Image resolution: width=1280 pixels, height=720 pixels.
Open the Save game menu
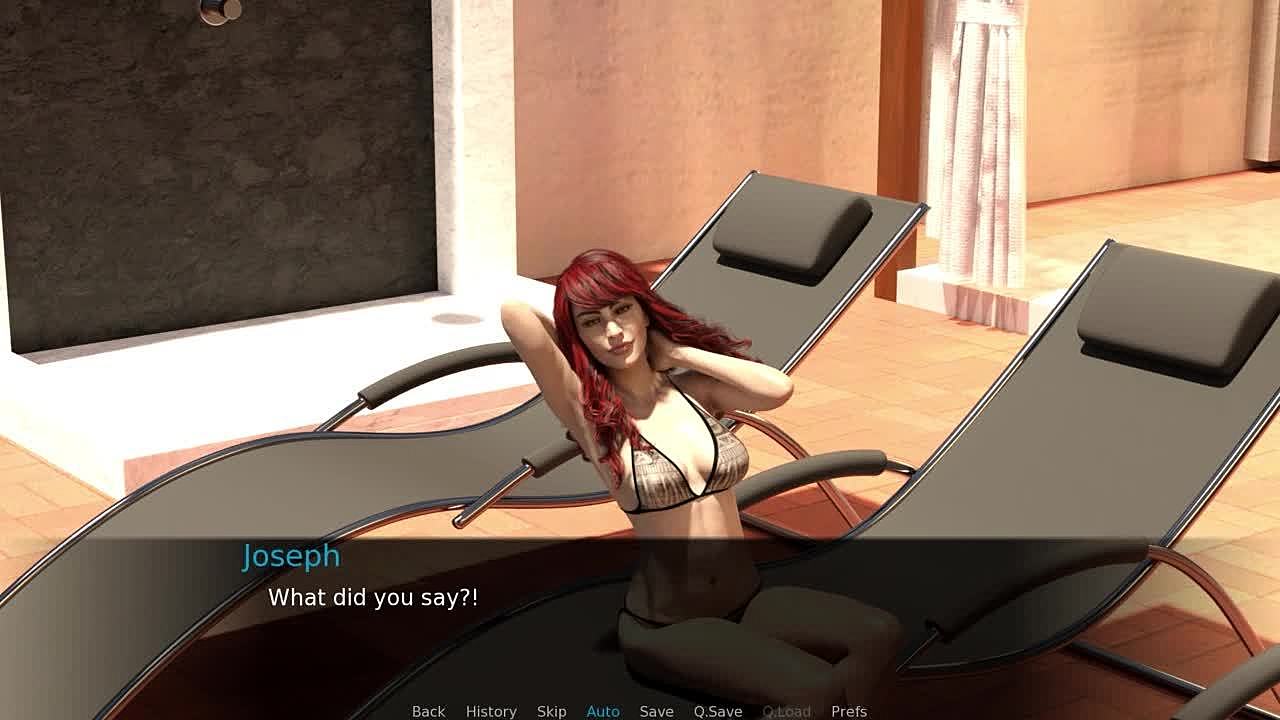coord(656,711)
